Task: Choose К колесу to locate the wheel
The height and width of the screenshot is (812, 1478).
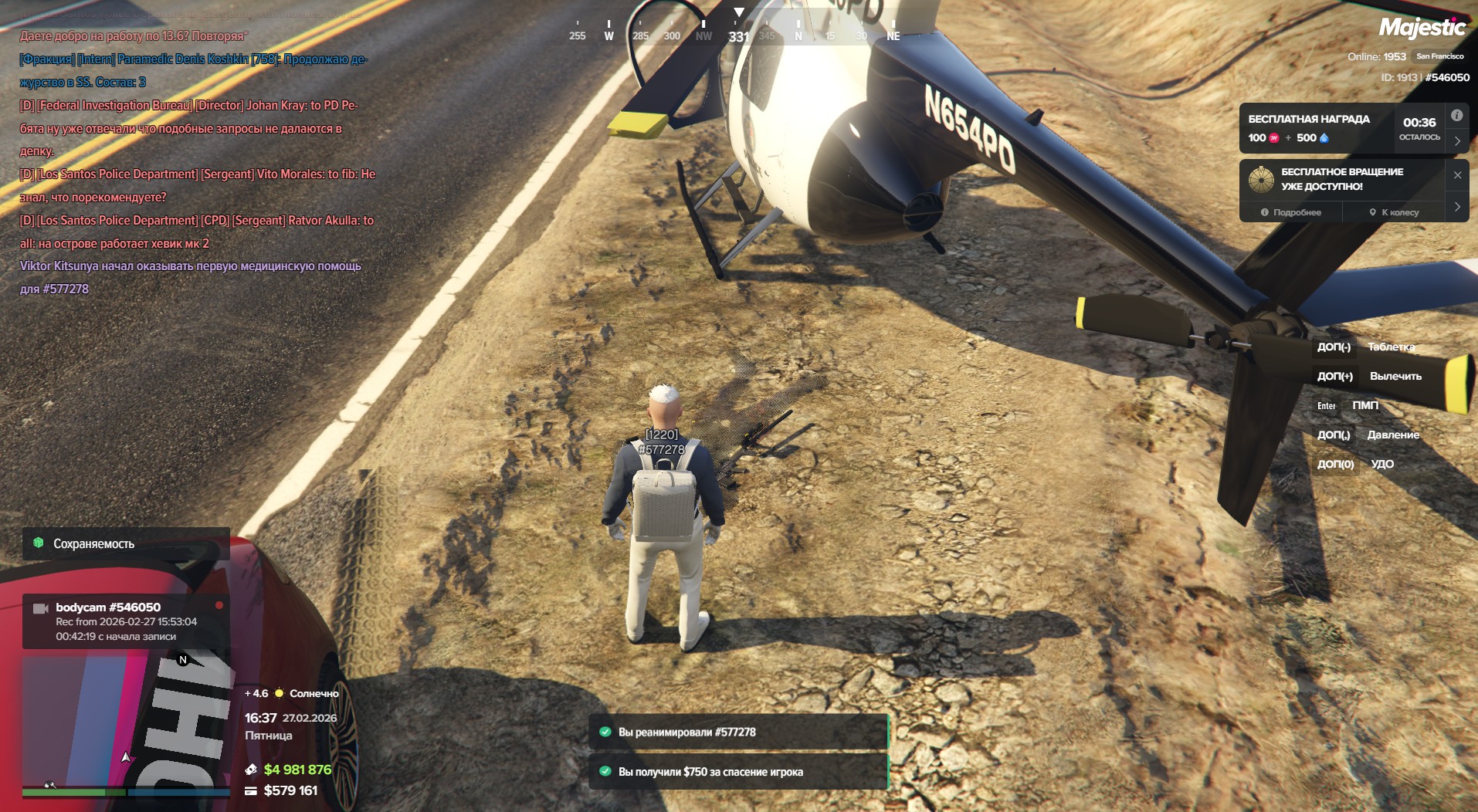Action: point(1394,212)
